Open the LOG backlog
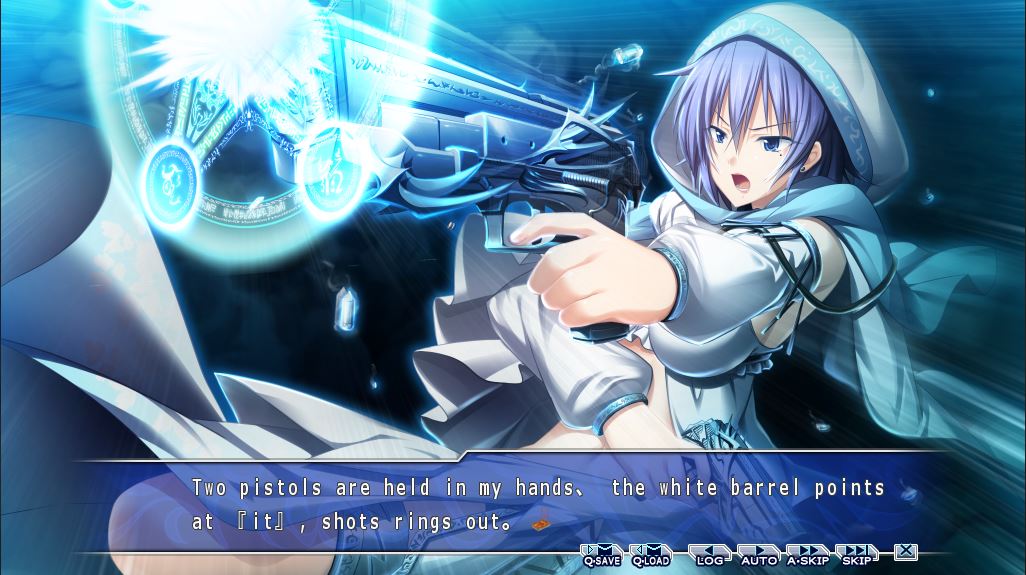The width and height of the screenshot is (1026, 575). [x=709, y=553]
